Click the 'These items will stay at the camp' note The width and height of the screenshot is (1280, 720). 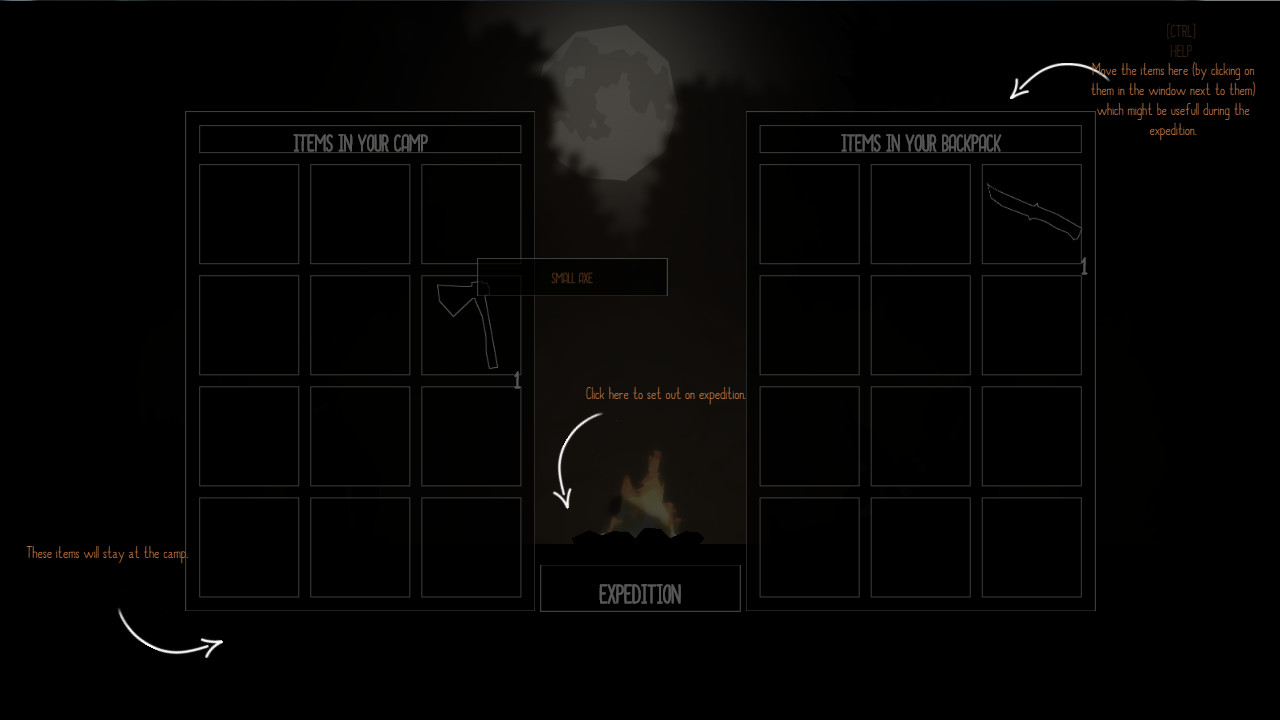tap(107, 552)
